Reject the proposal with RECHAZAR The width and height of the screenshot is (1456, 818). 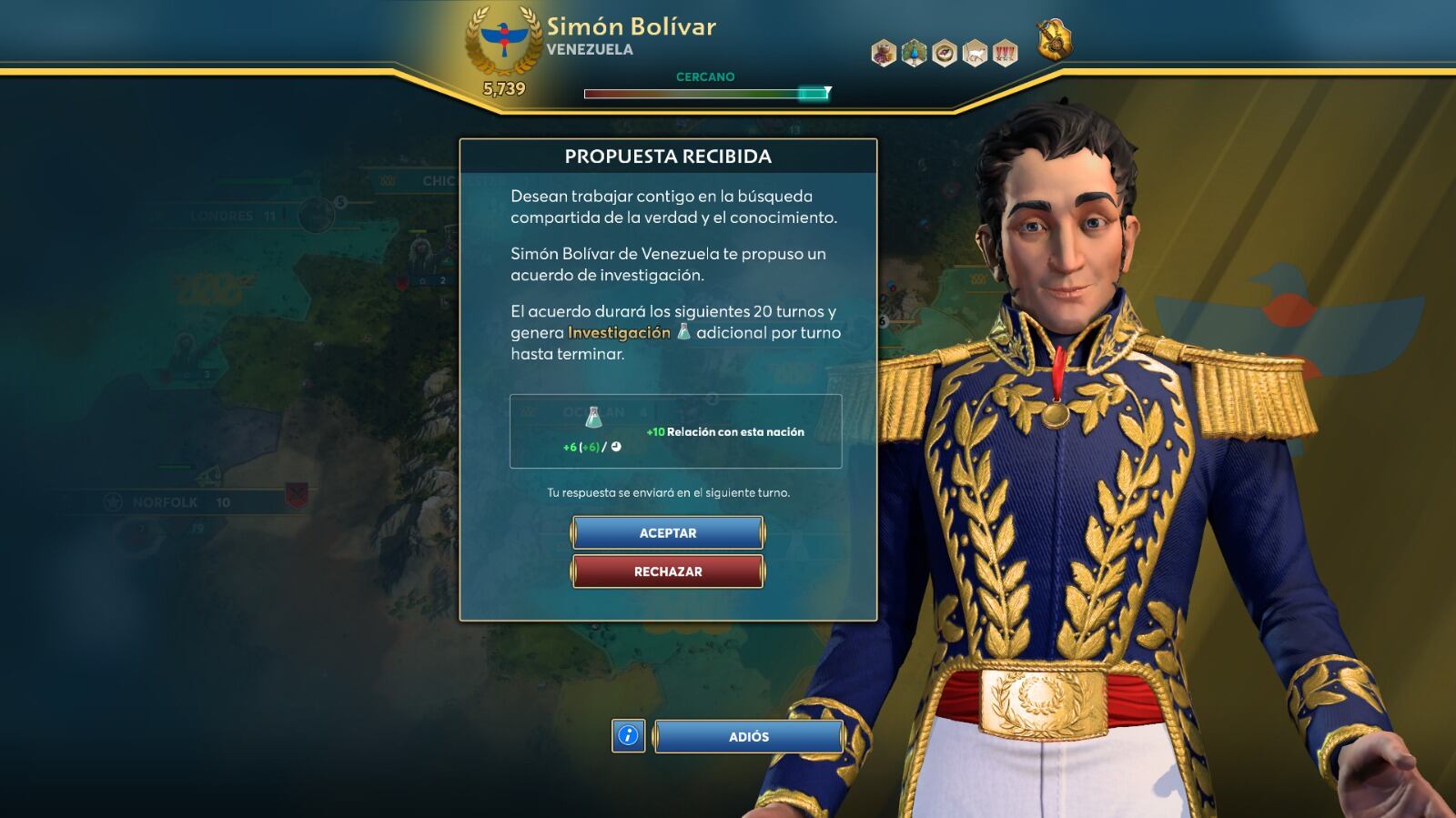click(x=668, y=571)
